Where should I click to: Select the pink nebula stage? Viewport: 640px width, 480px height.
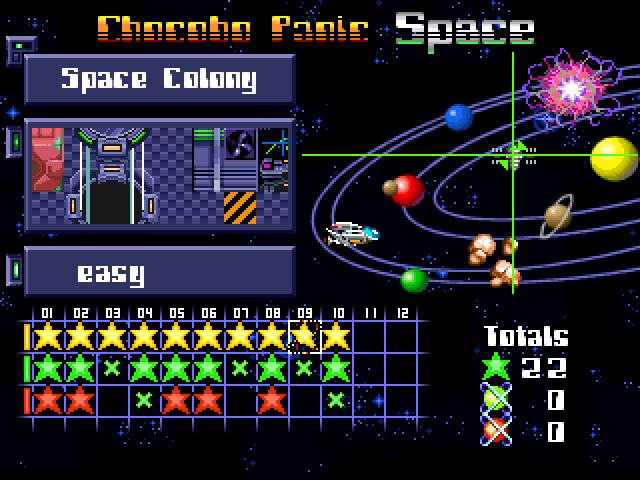(571, 88)
